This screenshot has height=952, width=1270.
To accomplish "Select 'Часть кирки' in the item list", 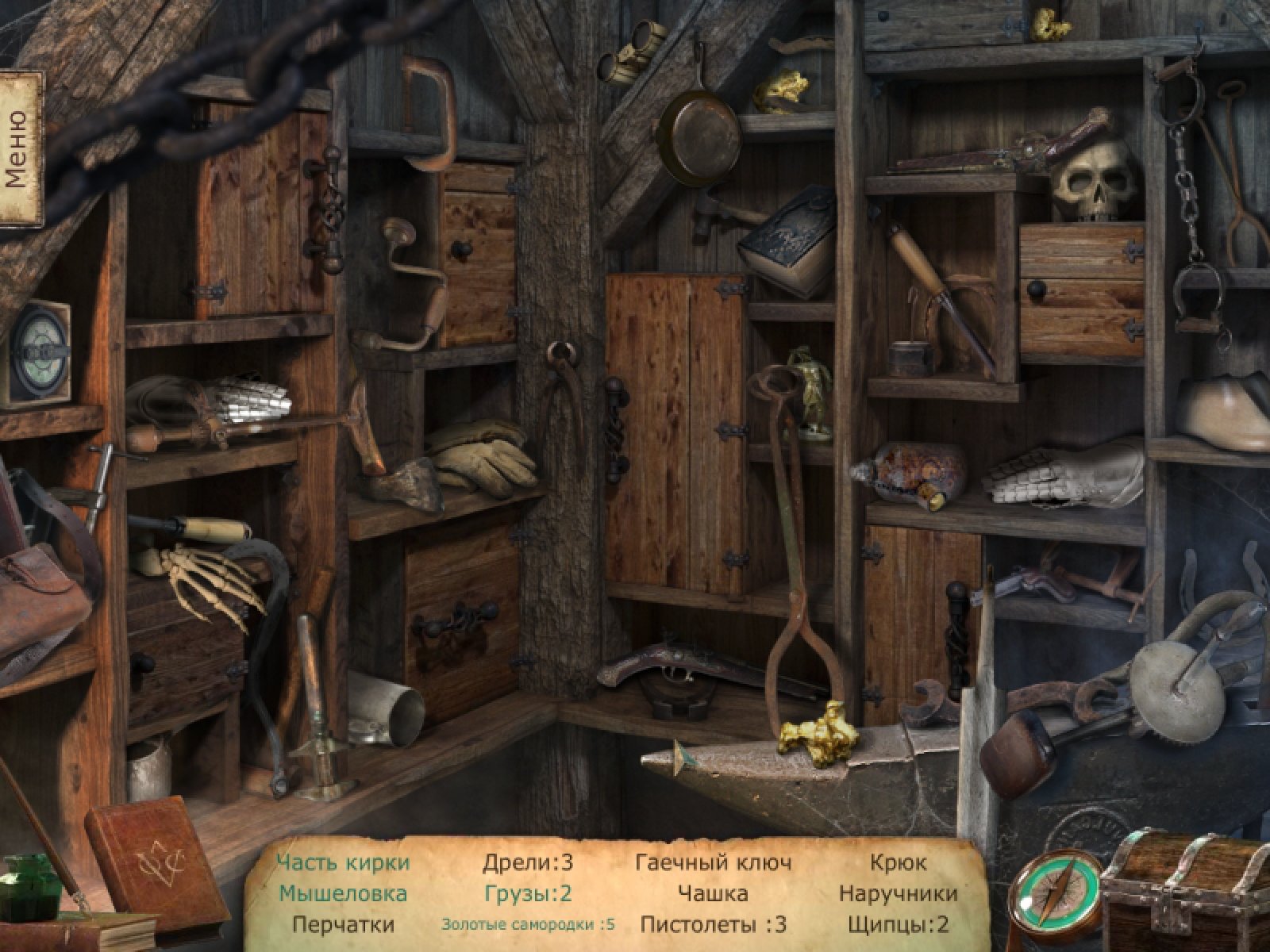I will 344,863.
